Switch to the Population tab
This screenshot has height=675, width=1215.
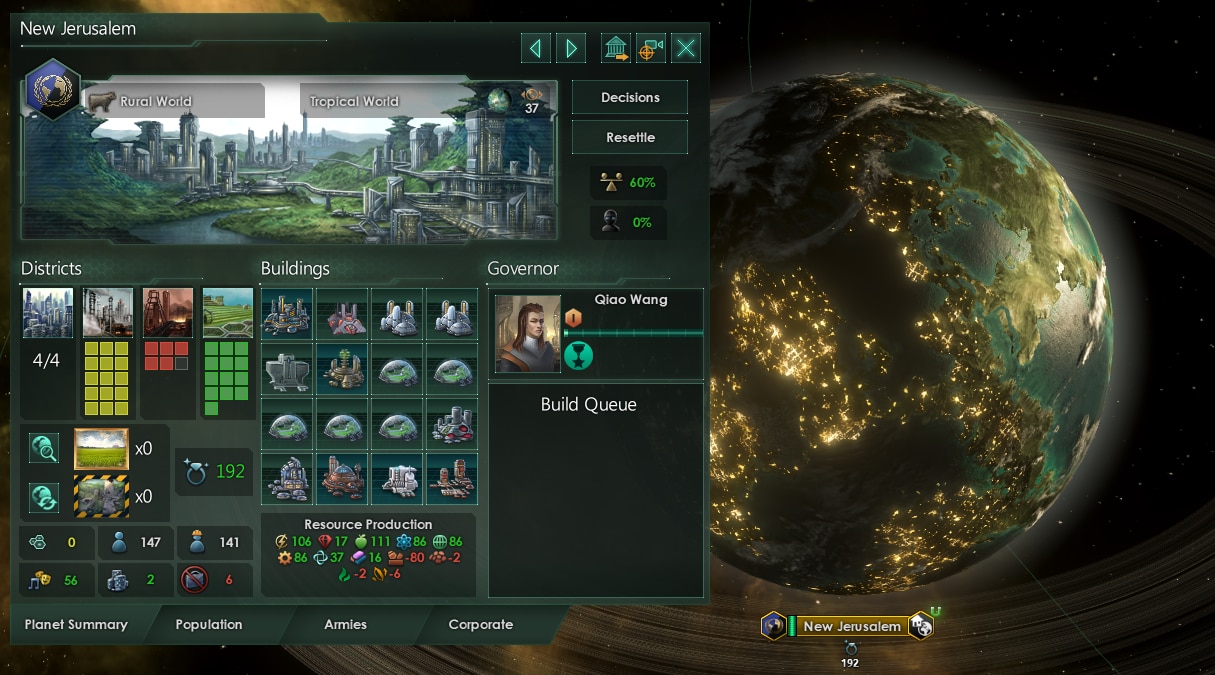coord(208,624)
